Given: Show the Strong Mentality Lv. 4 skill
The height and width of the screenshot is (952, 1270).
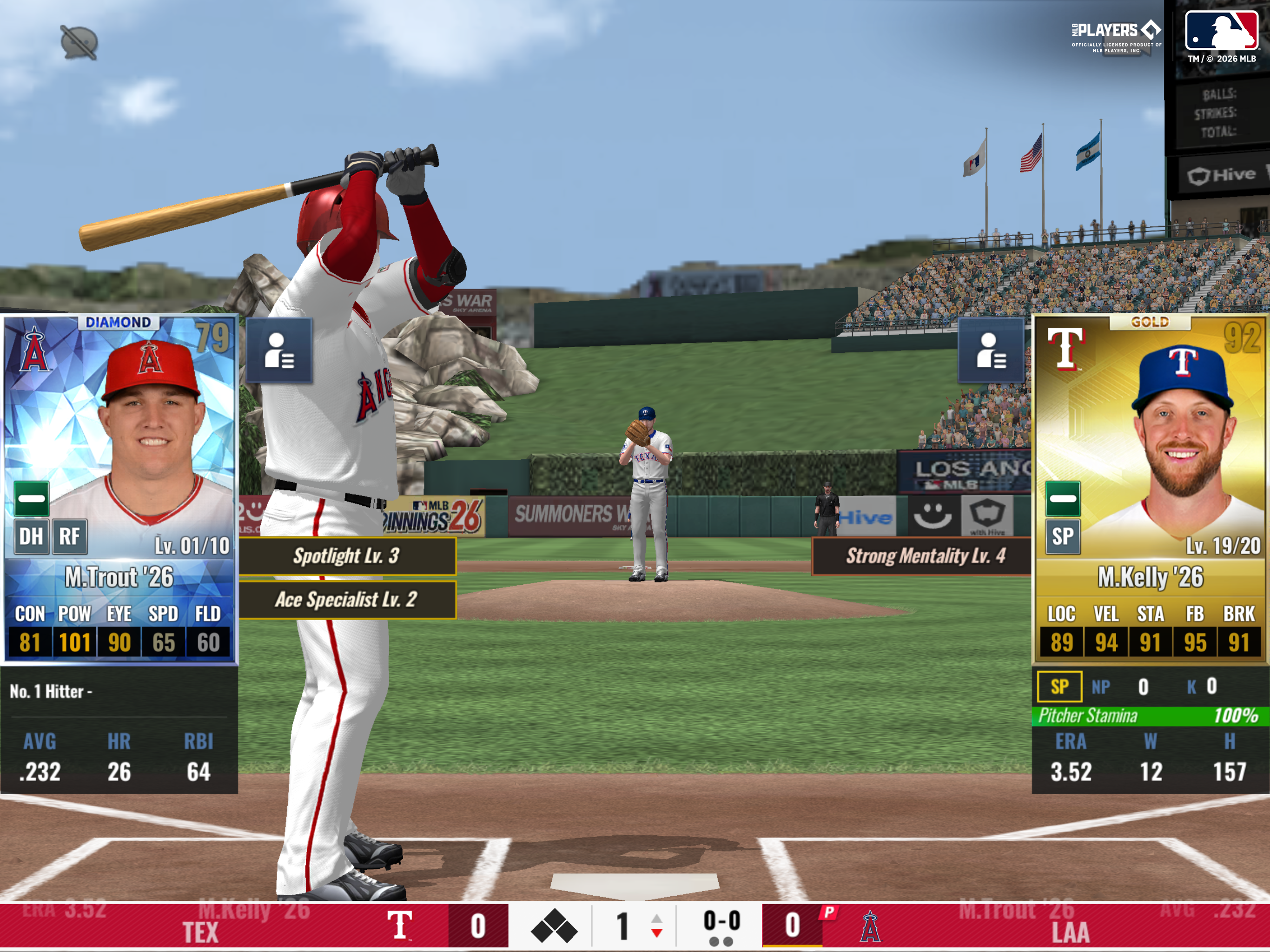Looking at the screenshot, I should (925, 556).
